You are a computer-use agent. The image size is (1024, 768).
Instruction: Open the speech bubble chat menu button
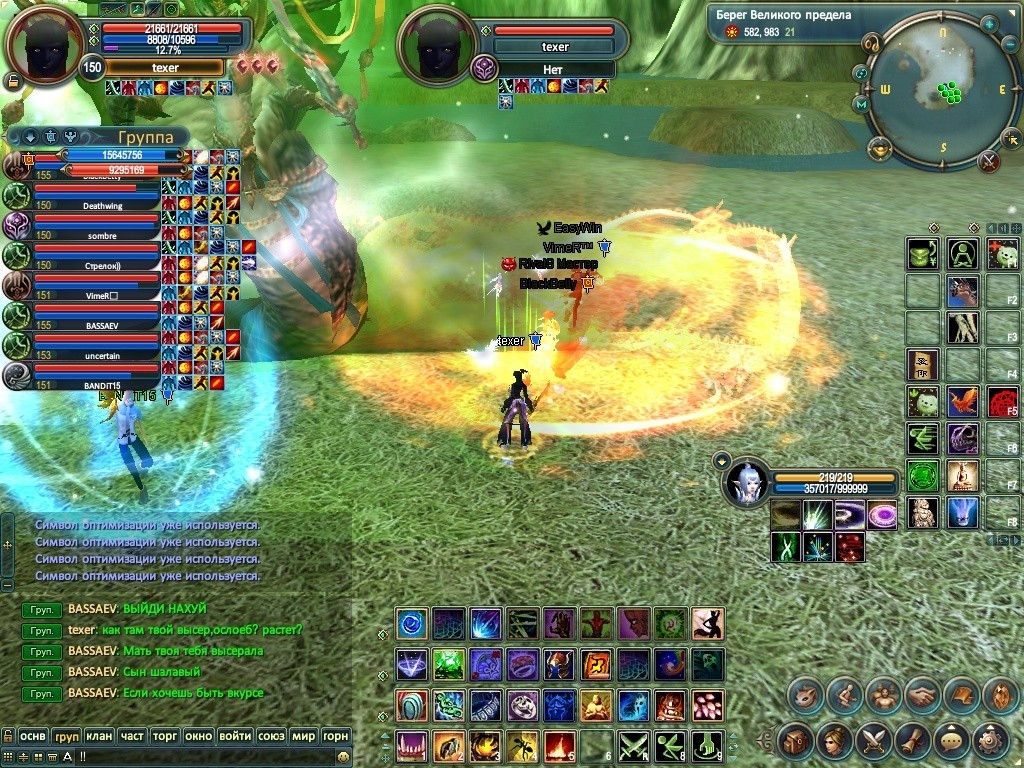pyautogui.click(x=950, y=740)
